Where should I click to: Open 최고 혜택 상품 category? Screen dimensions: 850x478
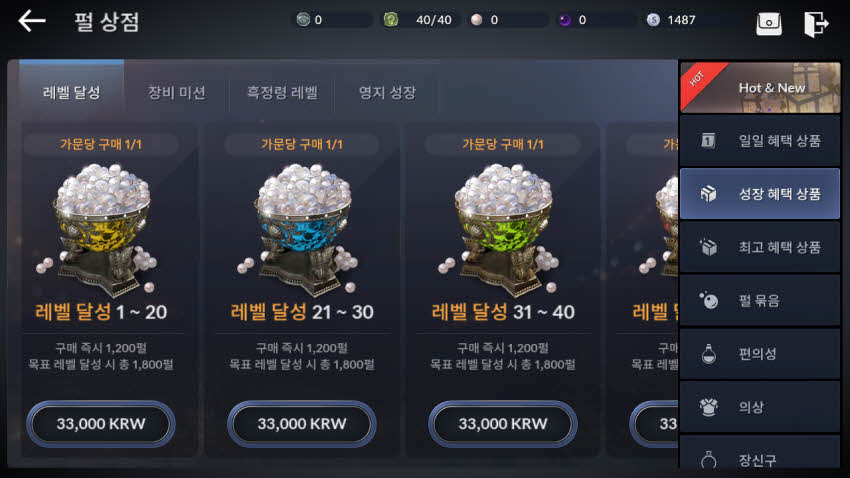(x=760, y=247)
